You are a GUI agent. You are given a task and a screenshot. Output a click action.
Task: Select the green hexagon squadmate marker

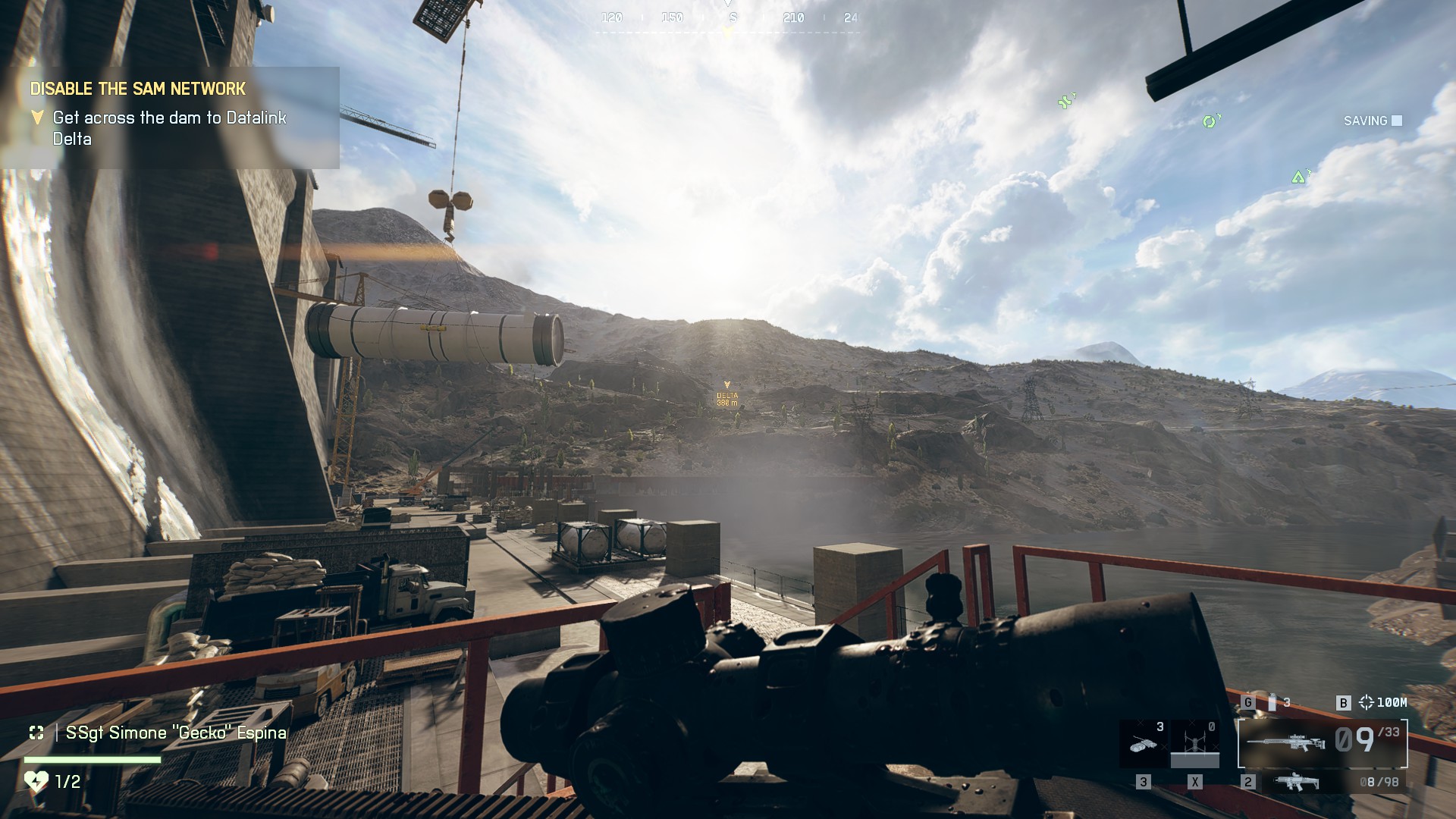pos(1210,121)
